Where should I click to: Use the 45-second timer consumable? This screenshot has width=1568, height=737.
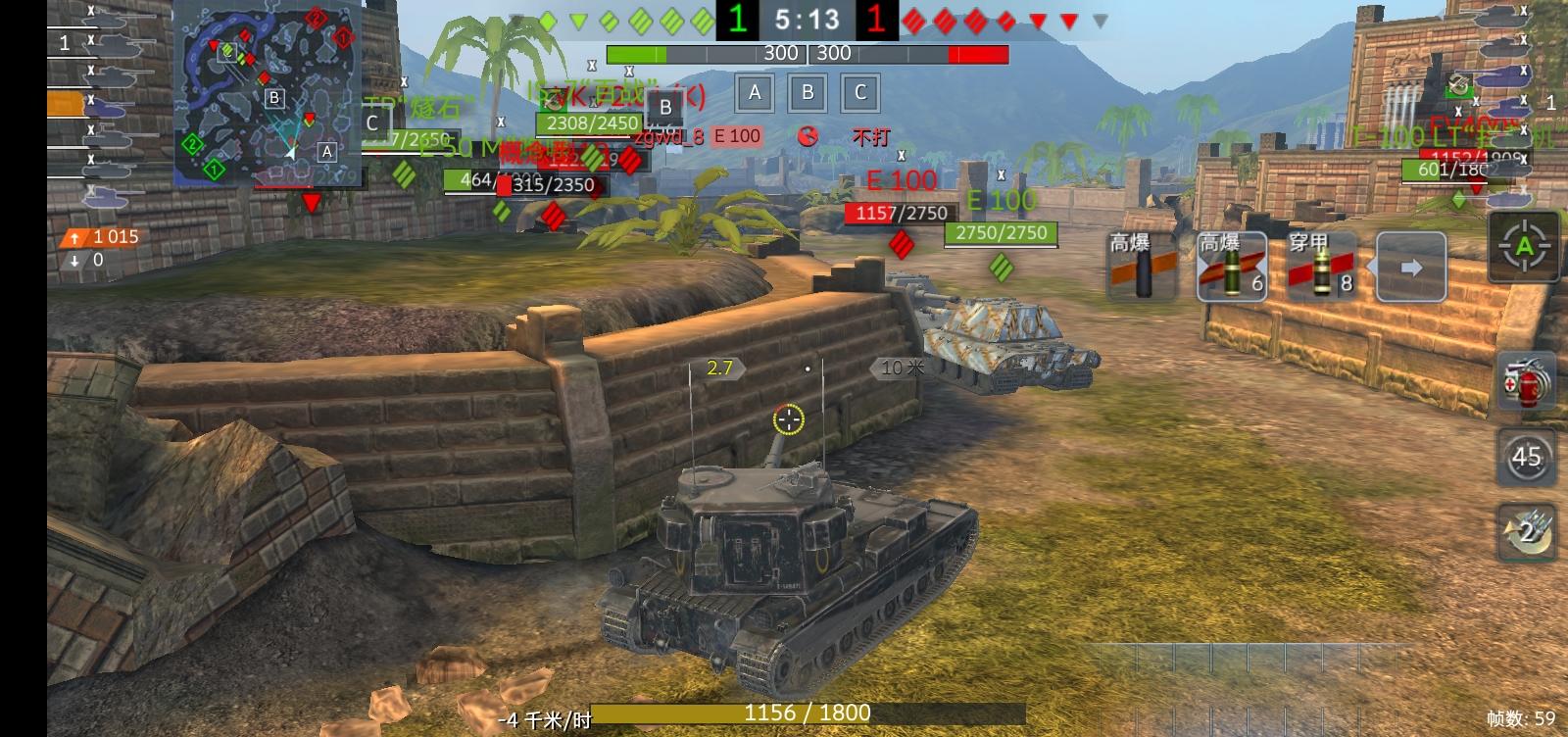coord(1525,458)
